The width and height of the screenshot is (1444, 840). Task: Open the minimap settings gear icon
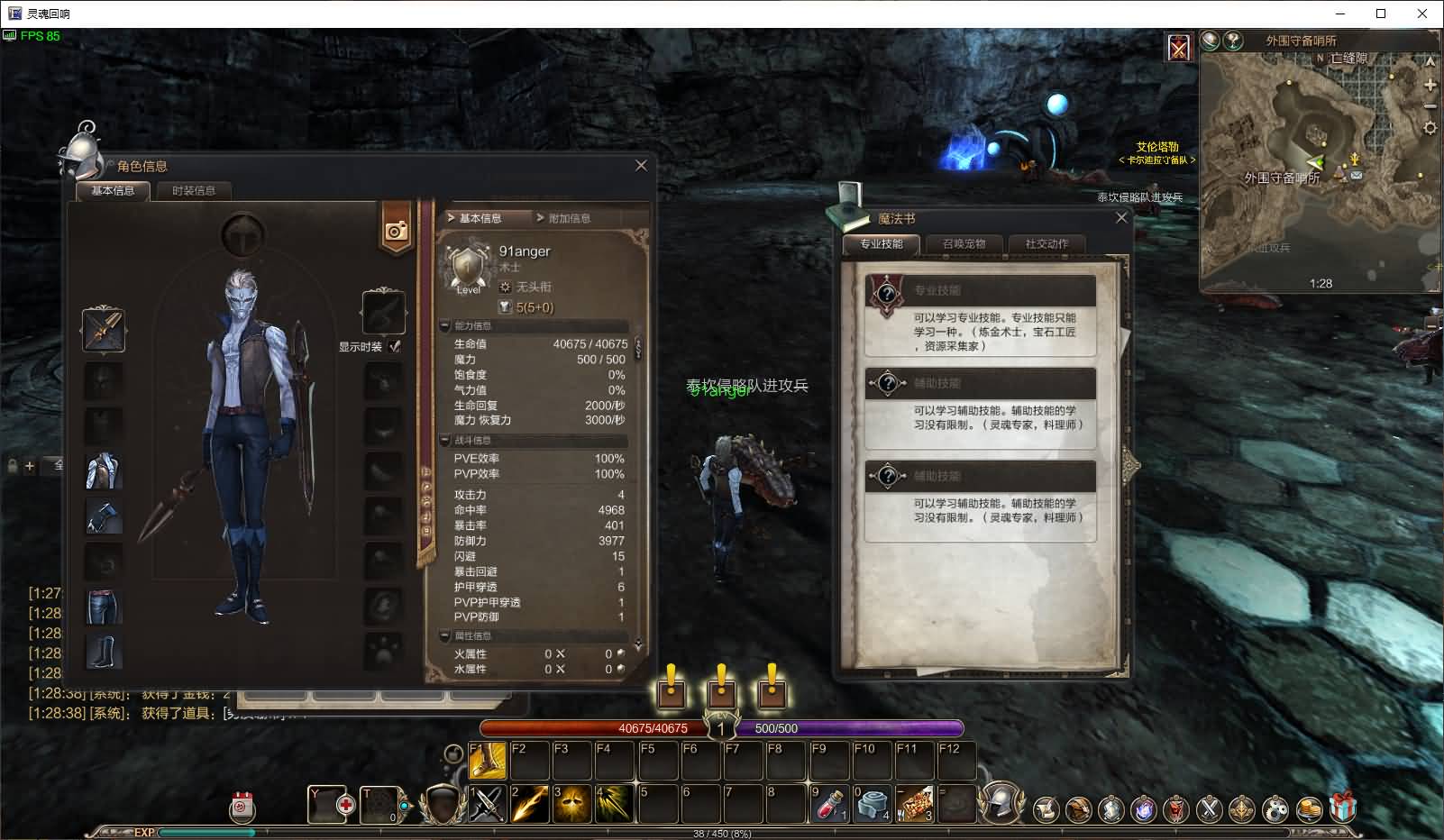1430,128
